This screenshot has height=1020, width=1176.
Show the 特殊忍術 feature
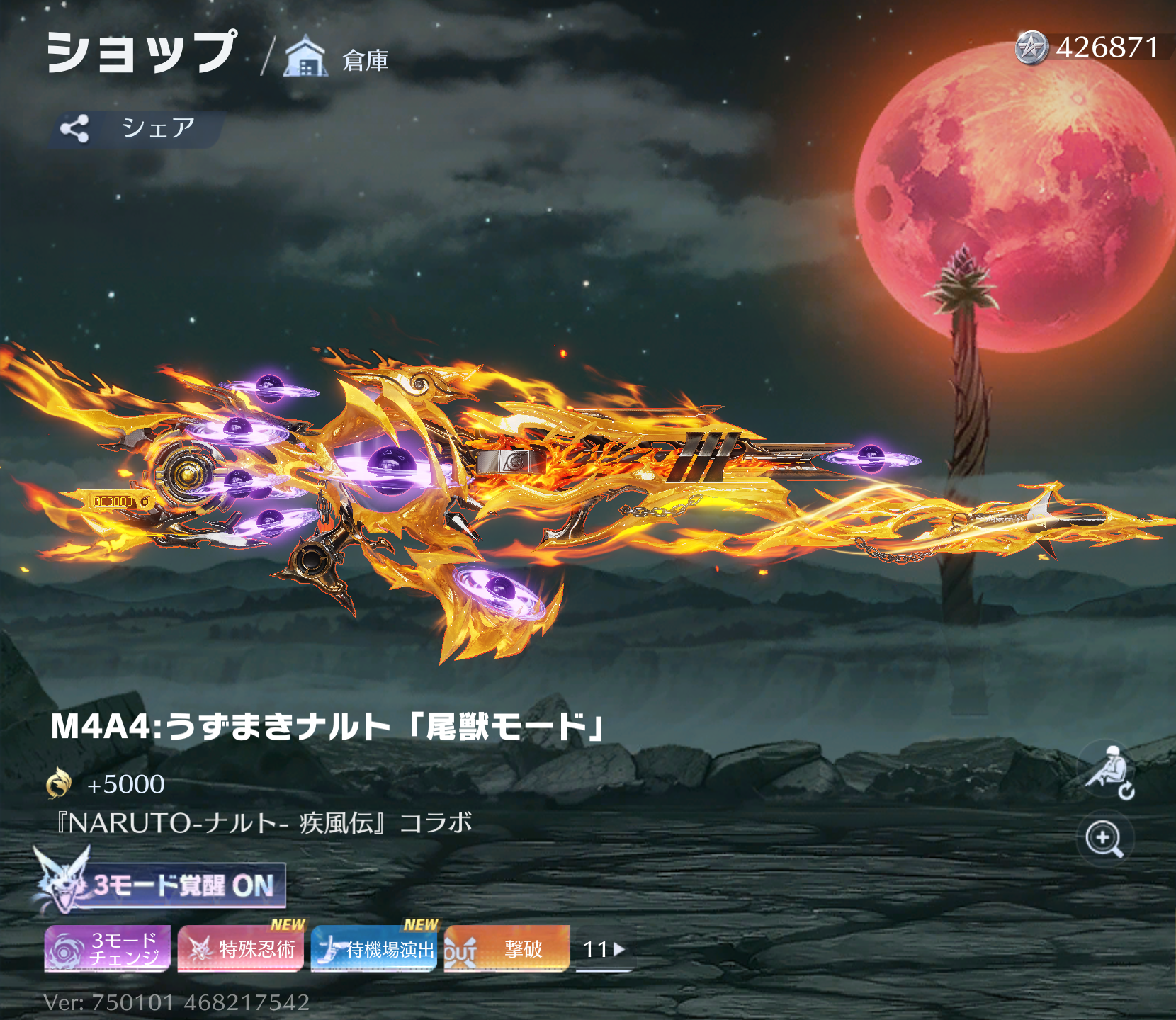tap(241, 948)
